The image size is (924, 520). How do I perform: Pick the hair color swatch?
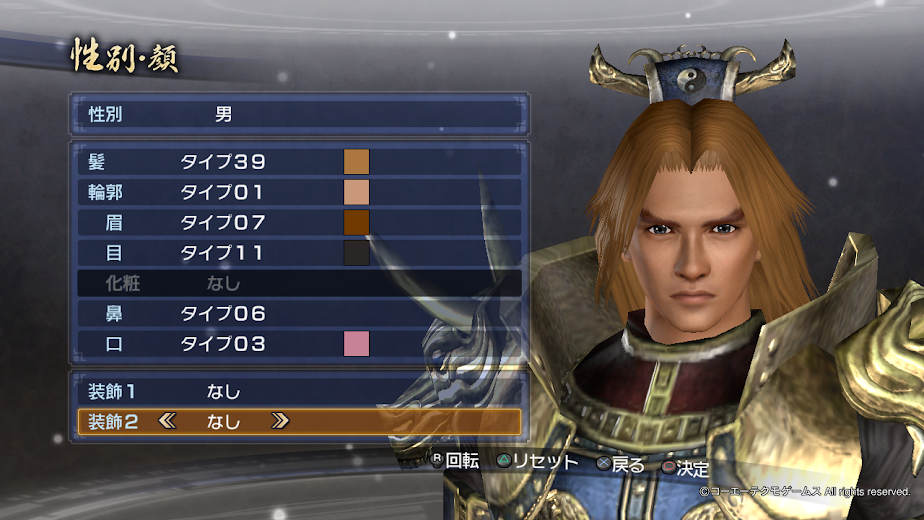click(x=357, y=161)
